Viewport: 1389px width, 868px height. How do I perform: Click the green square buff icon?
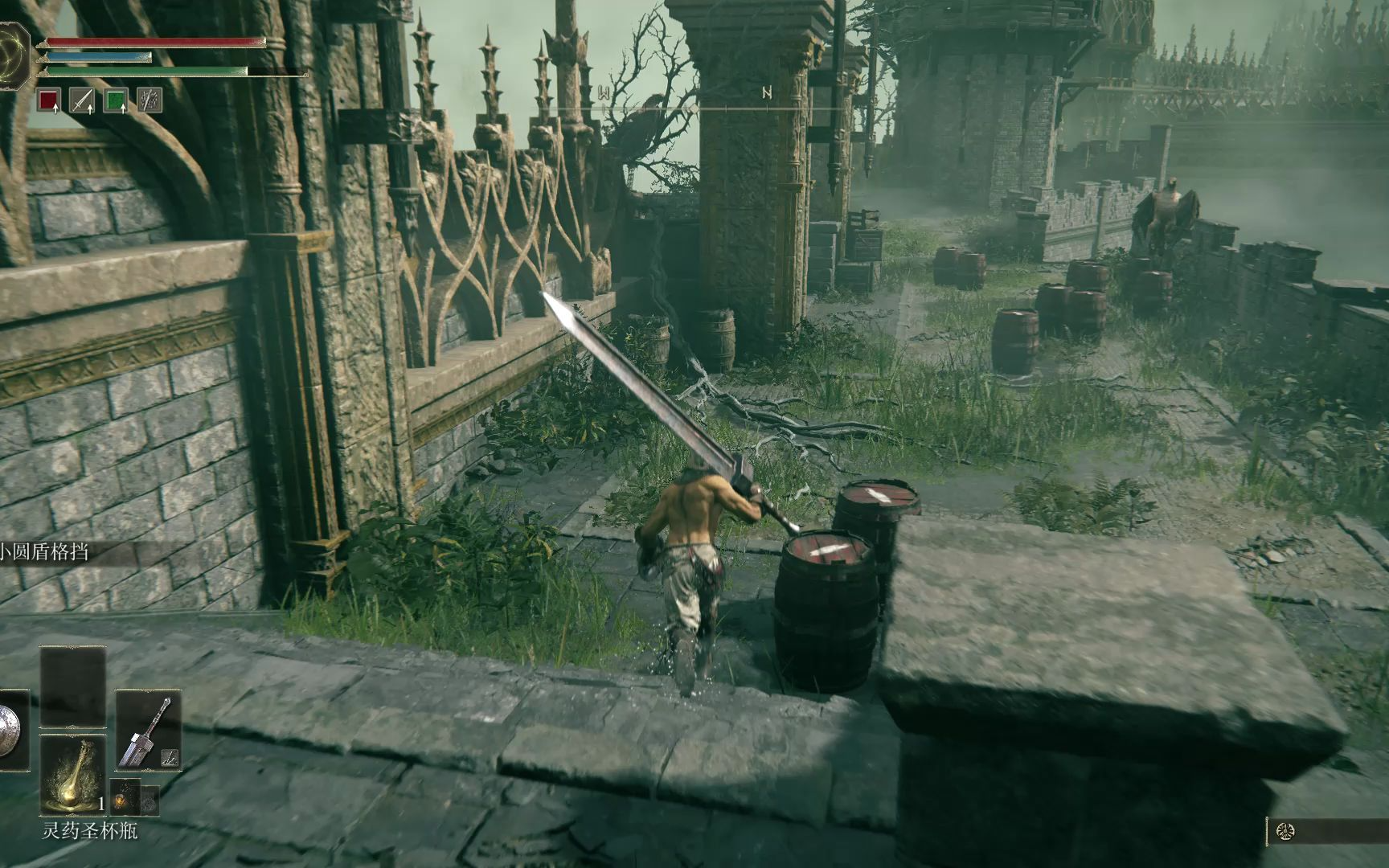click(116, 100)
